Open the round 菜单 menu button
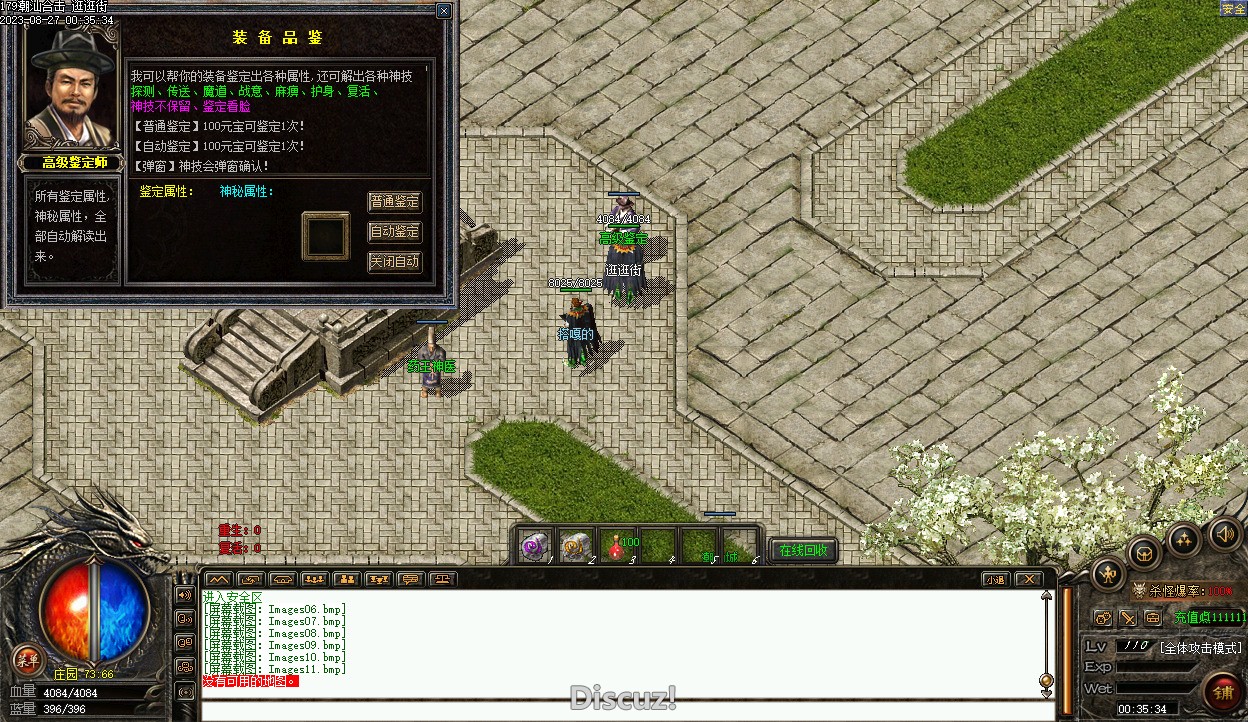 tap(27, 659)
